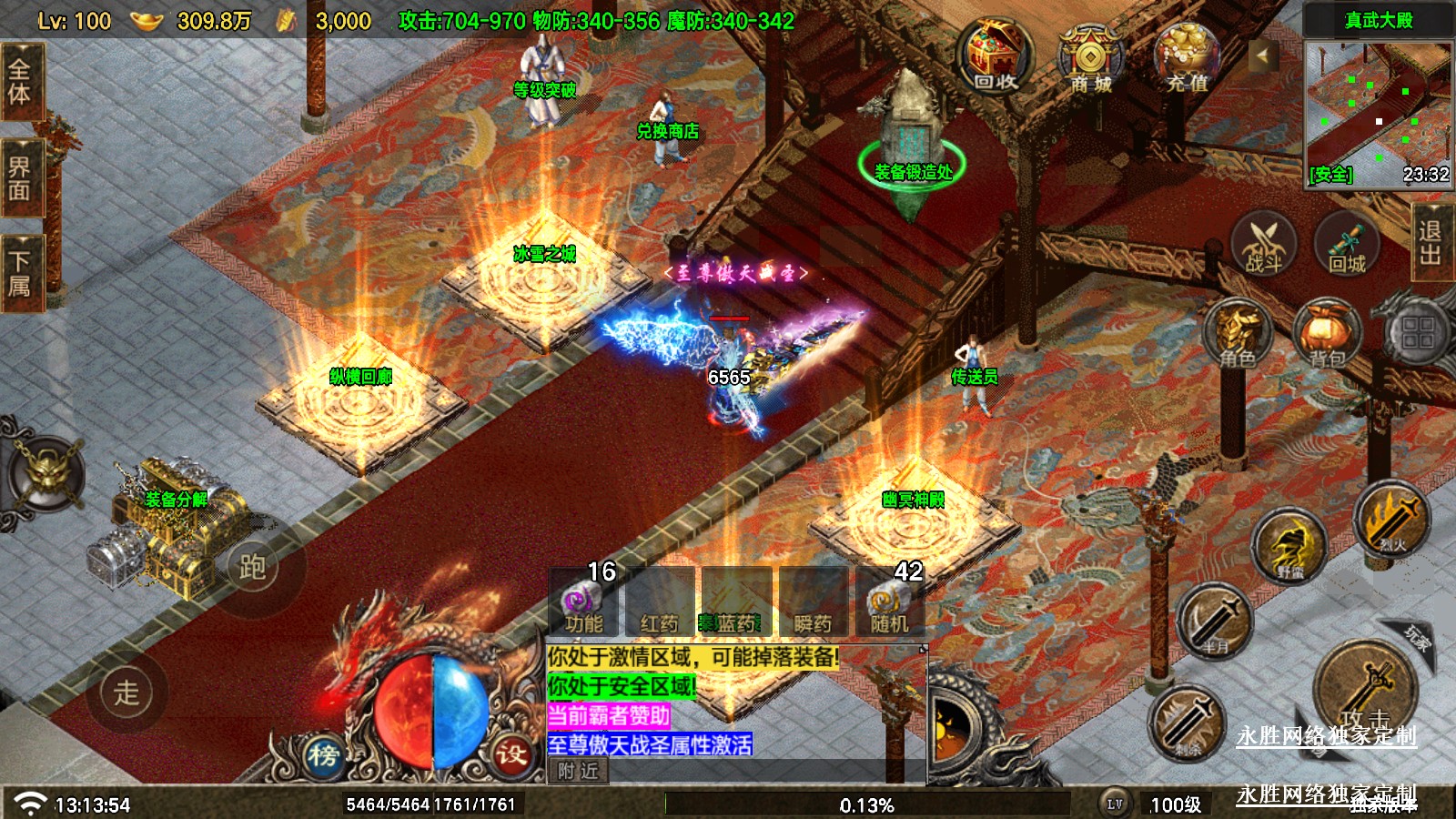This screenshot has height=819, width=1456.
Task: Open the 榜 ranking button
Action: tap(323, 754)
